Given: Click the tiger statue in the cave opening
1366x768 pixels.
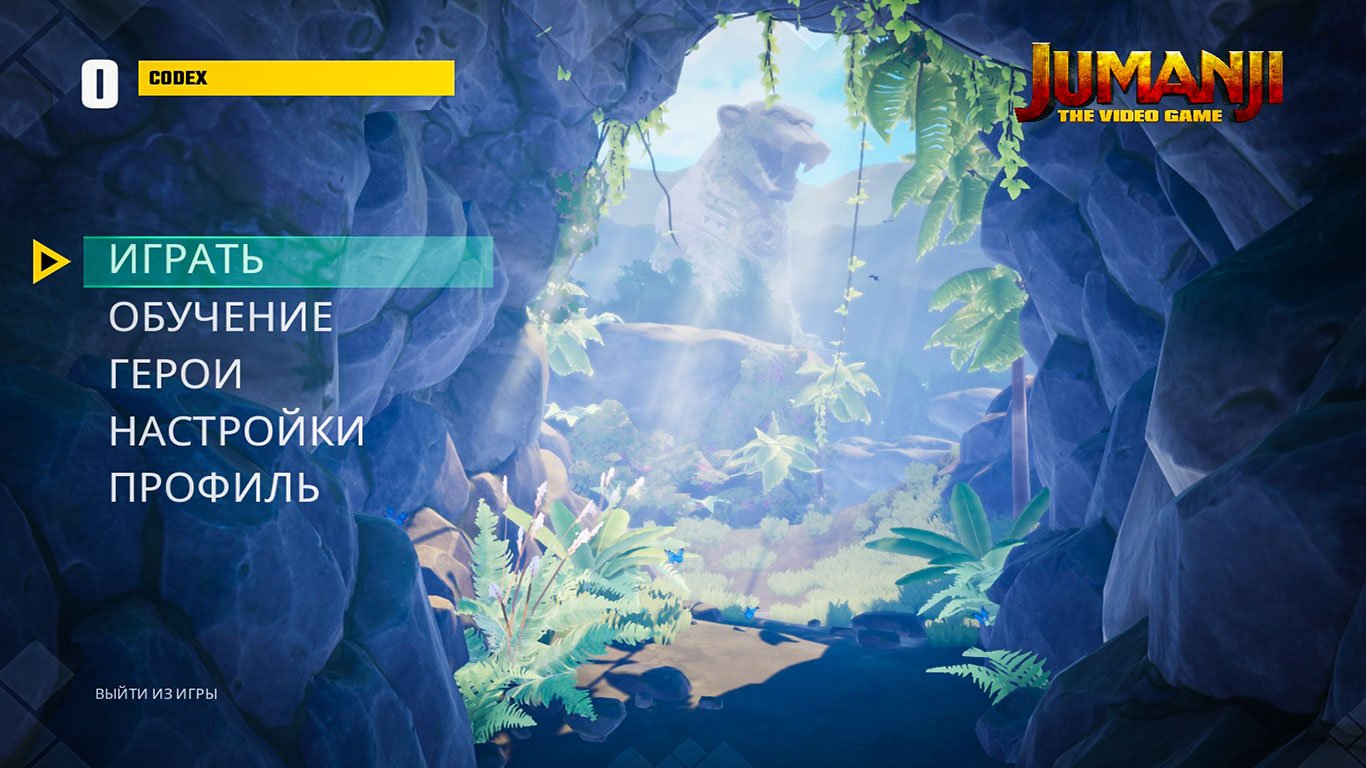Looking at the screenshot, I should 745,180.
